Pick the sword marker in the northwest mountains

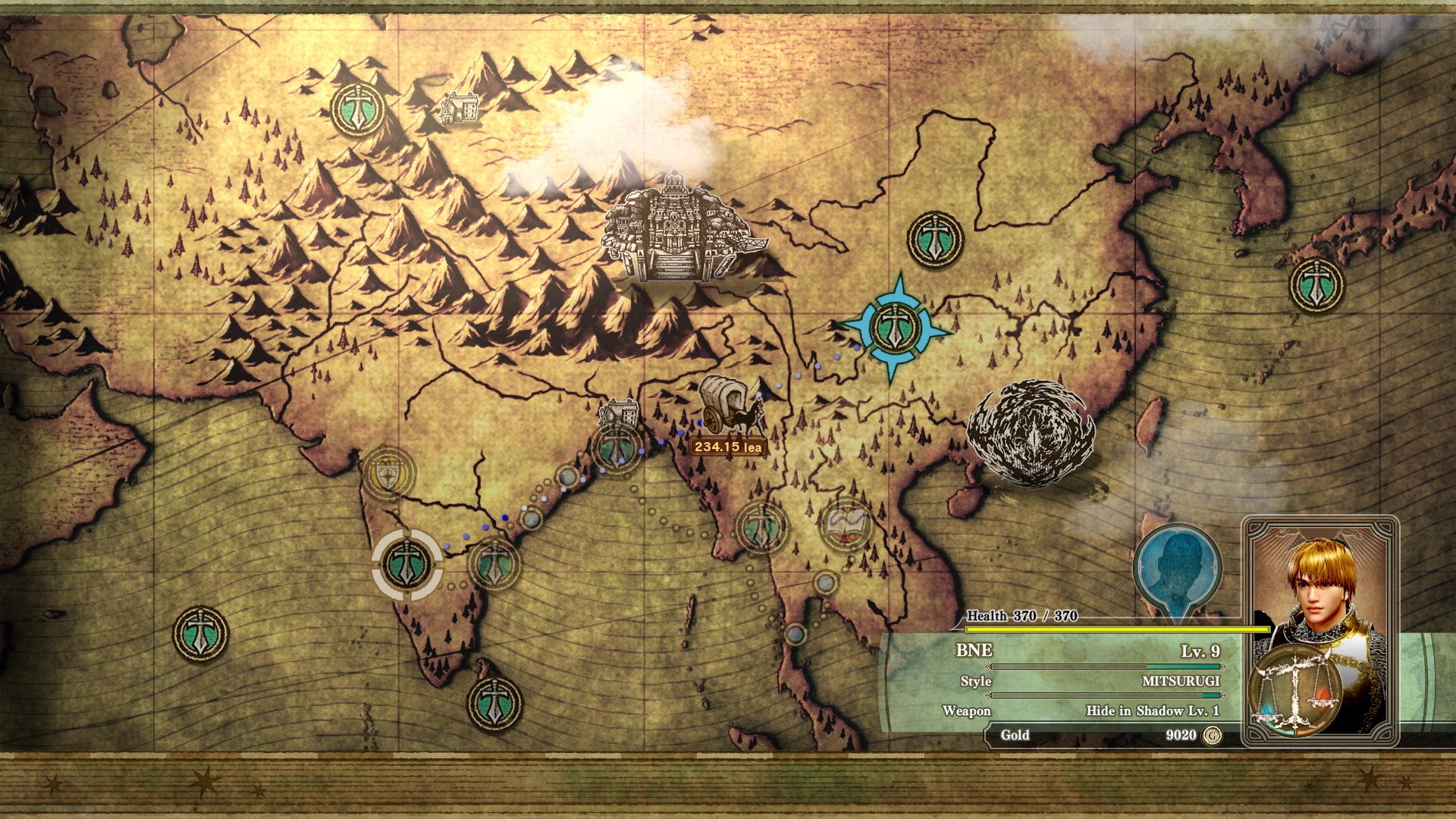click(x=357, y=110)
